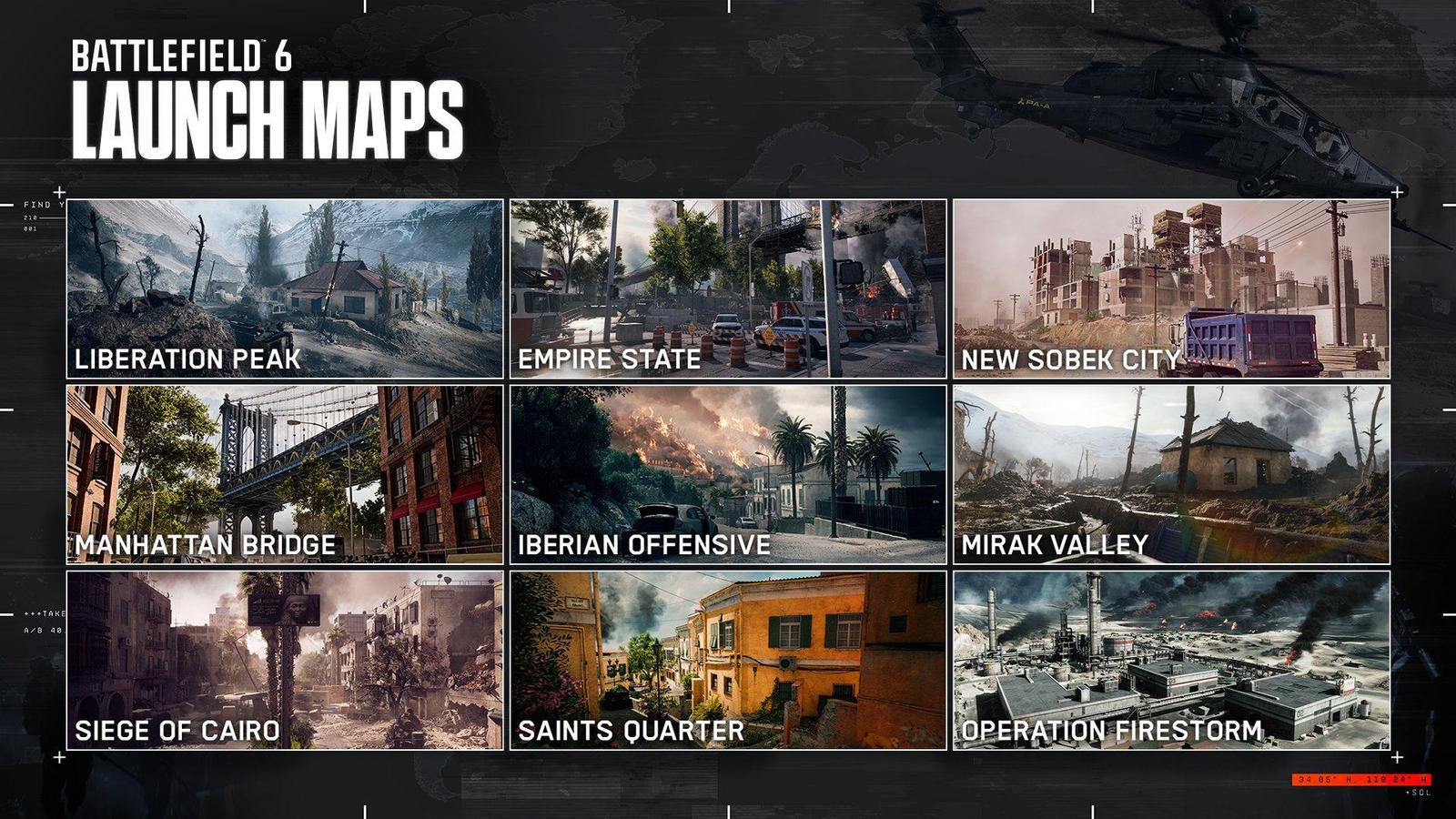Select the Iberian Offensive map
The height and width of the screenshot is (819, 1456).
coord(728,474)
